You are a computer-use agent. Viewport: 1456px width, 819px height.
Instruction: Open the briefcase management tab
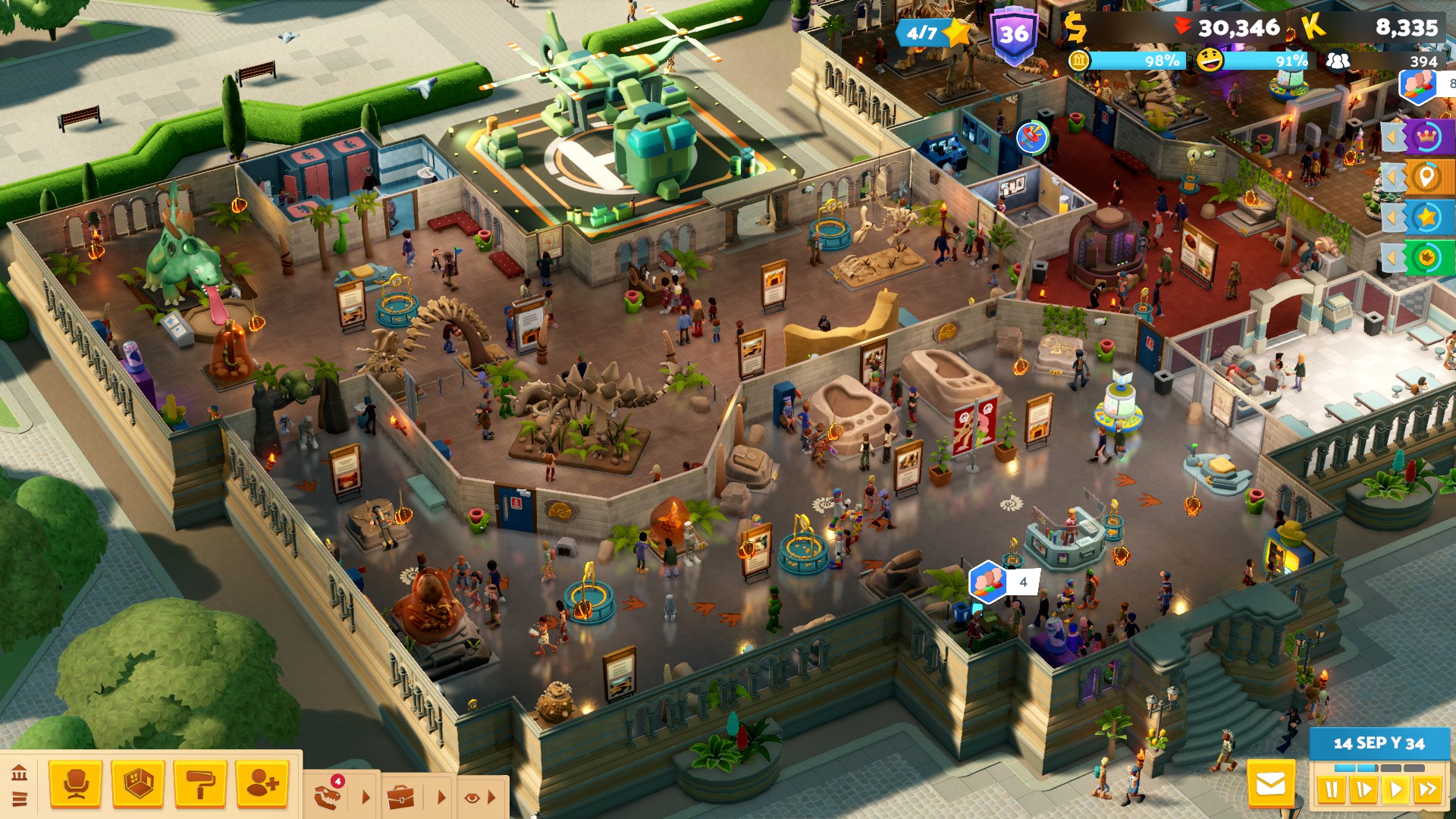pos(400,797)
